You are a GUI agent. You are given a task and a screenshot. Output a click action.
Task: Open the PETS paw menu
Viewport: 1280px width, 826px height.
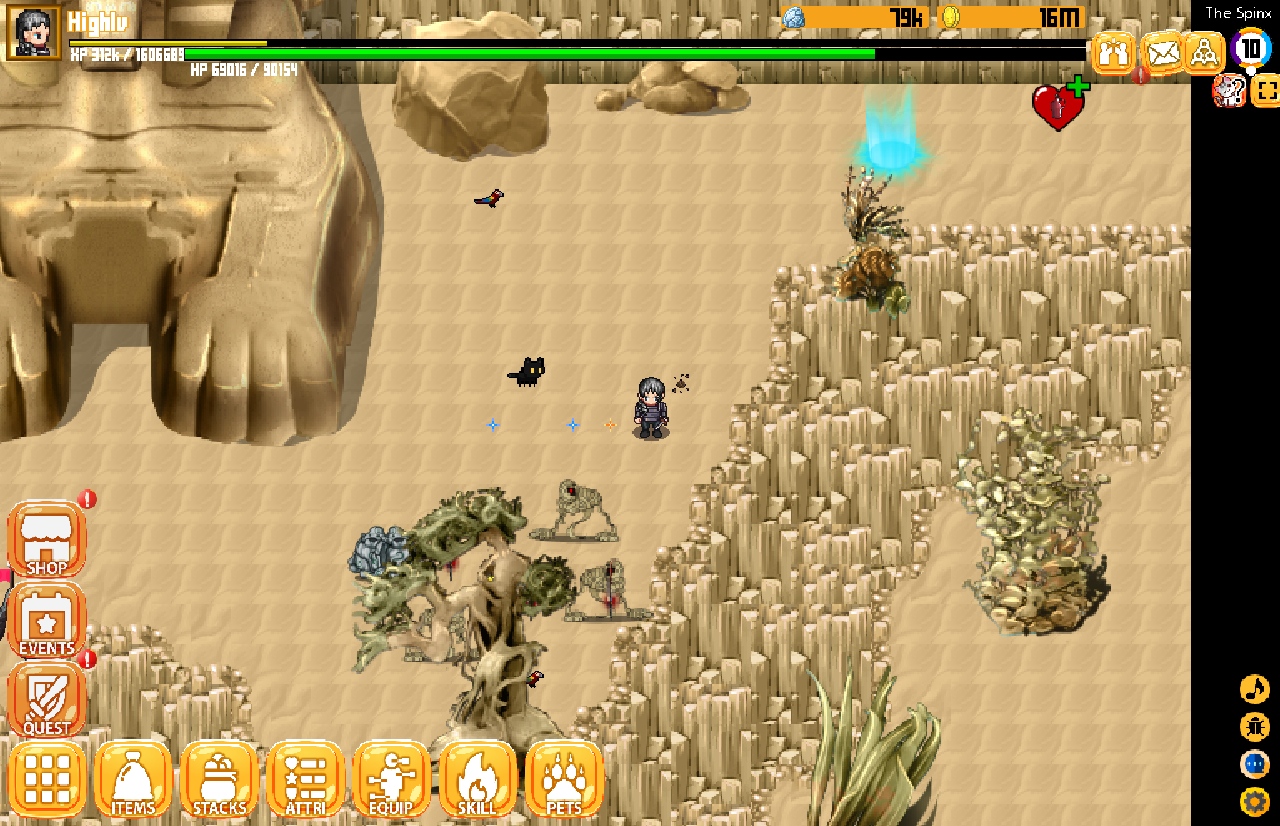tap(564, 779)
